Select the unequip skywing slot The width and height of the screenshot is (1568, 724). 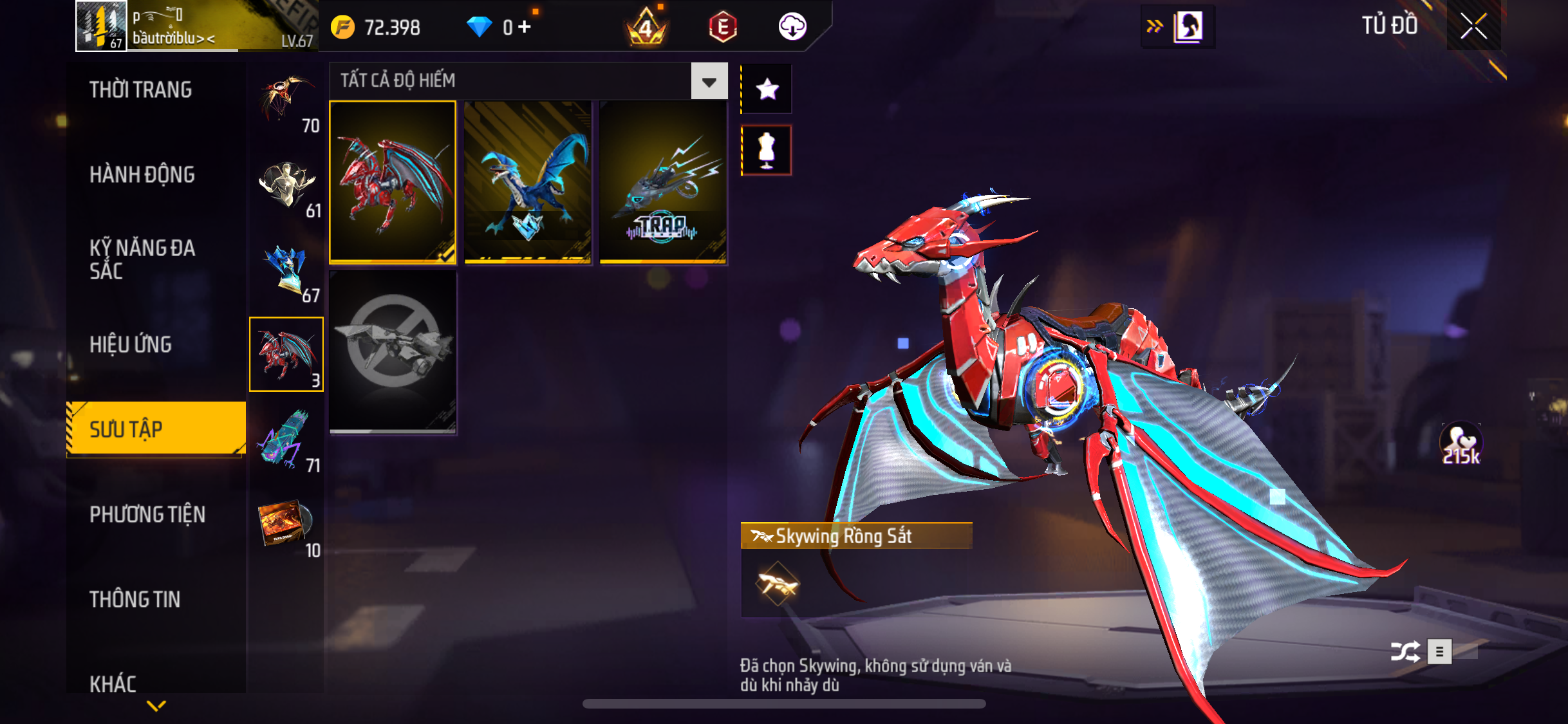[393, 352]
